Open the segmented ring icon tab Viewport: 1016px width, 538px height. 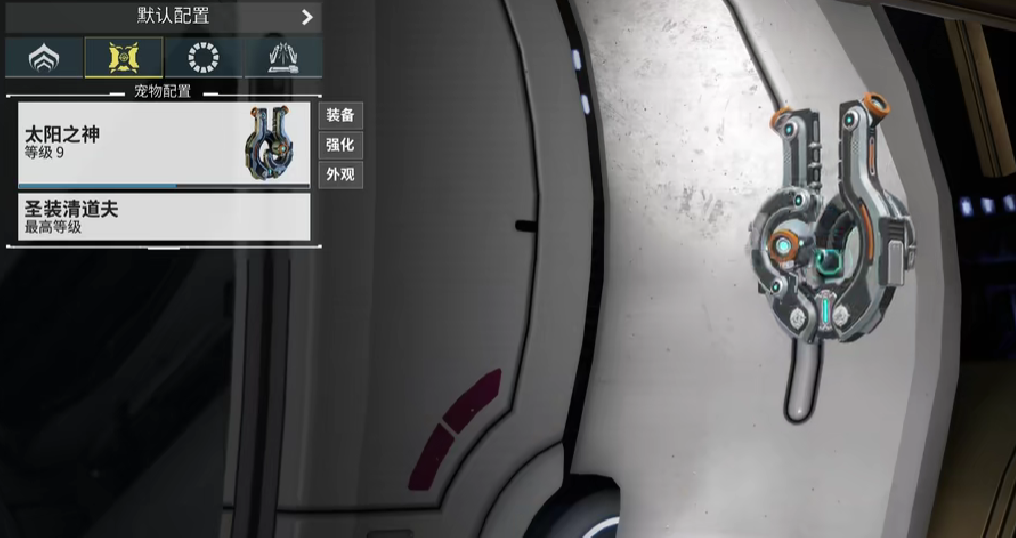pyautogui.click(x=203, y=58)
